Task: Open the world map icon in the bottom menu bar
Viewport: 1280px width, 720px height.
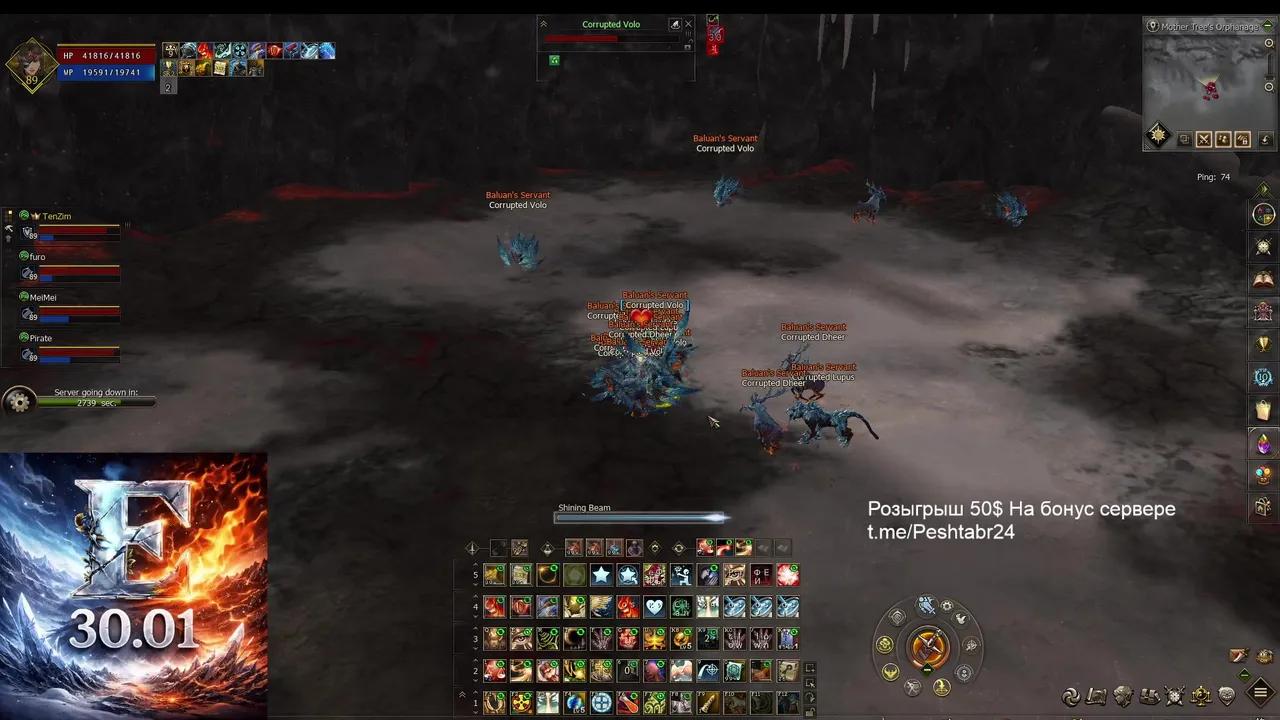Action: point(1096,697)
